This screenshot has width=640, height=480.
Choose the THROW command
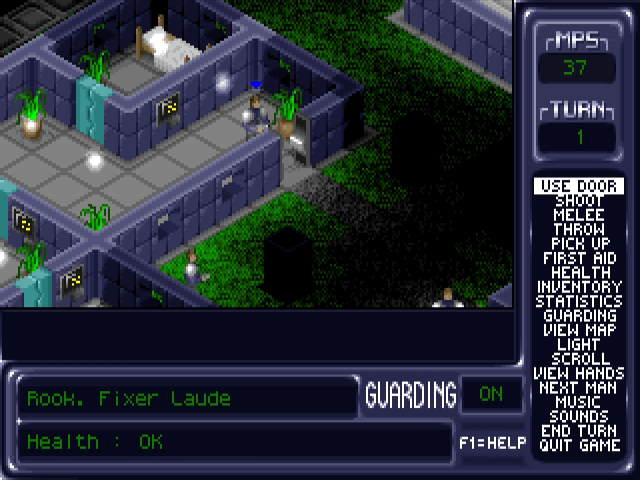click(579, 229)
